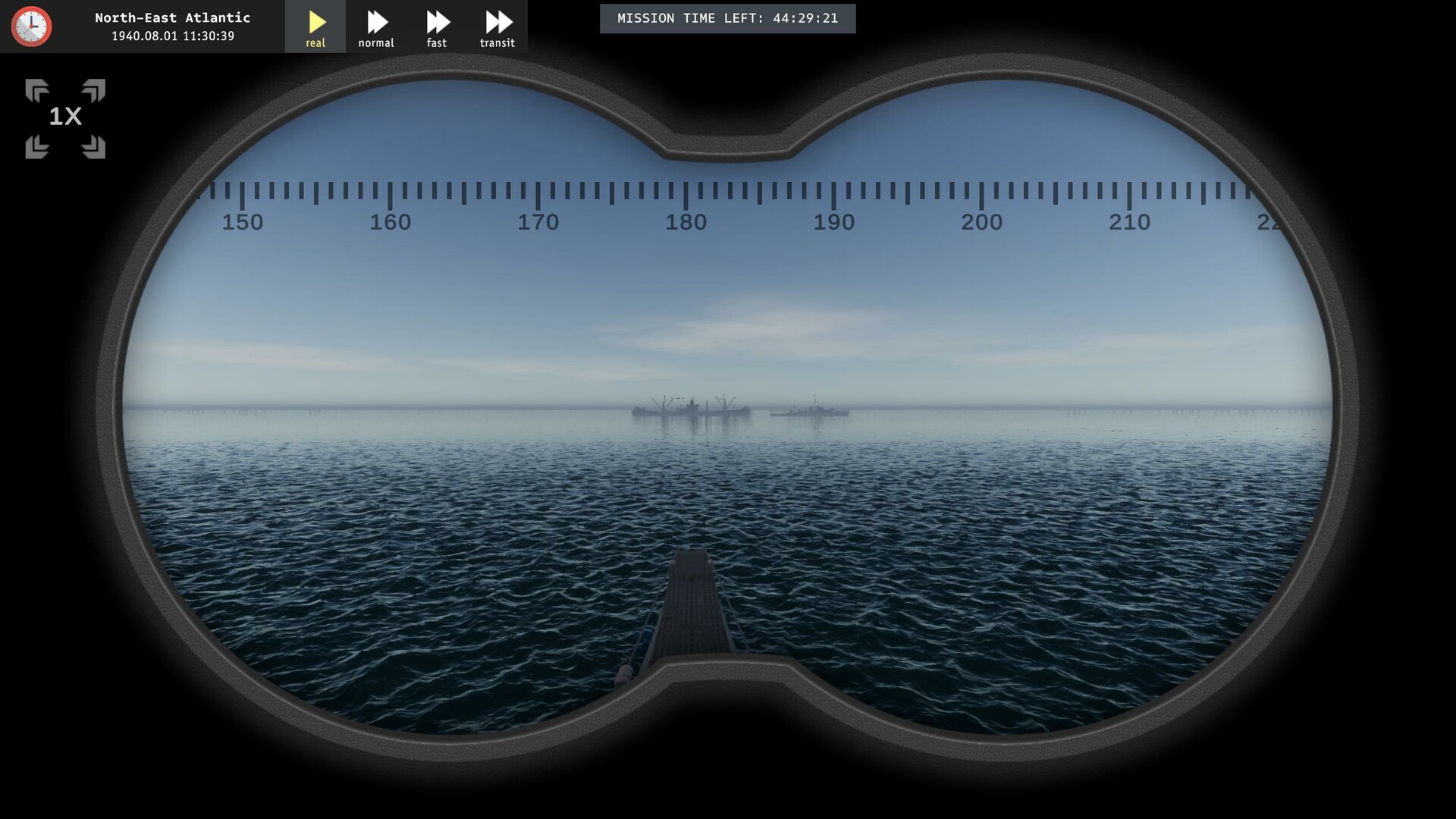The width and height of the screenshot is (1456, 819).
Task: Click the 150 mark on the bearing scale
Action: (x=241, y=222)
